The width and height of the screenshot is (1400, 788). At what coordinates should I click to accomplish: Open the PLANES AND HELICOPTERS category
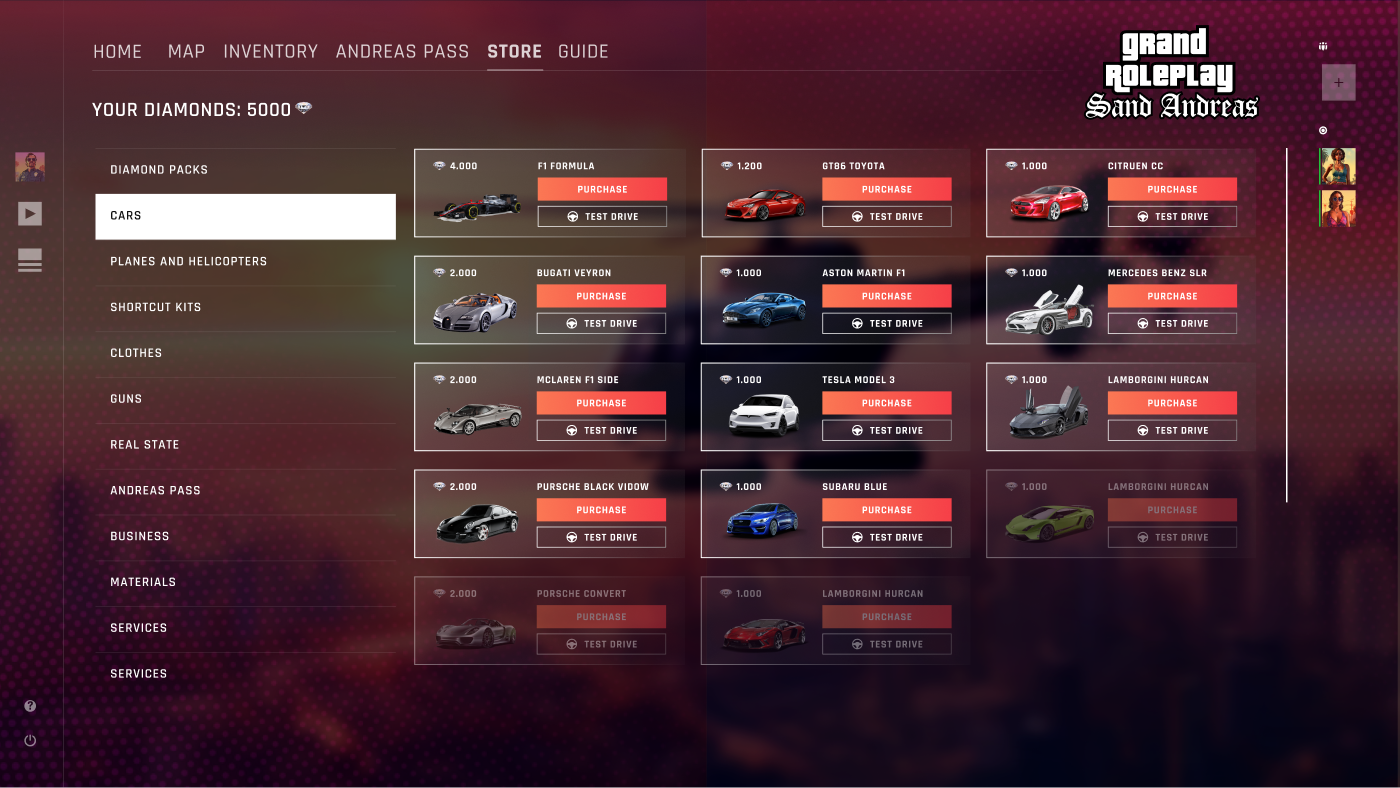(x=188, y=261)
